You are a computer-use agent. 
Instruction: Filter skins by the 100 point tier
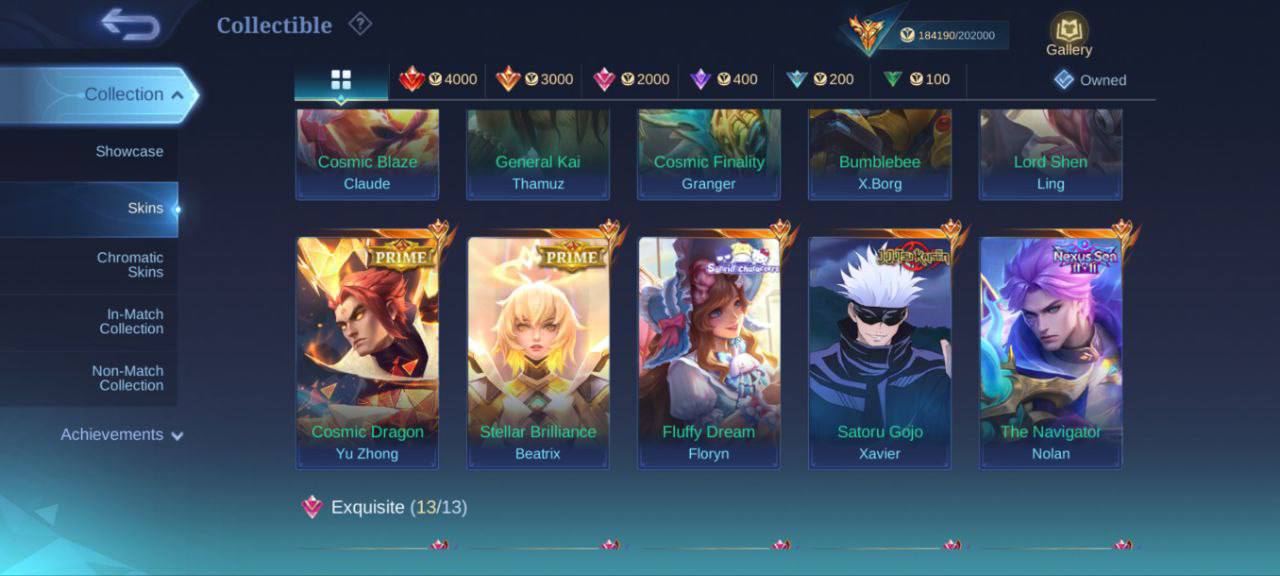[x=917, y=79]
